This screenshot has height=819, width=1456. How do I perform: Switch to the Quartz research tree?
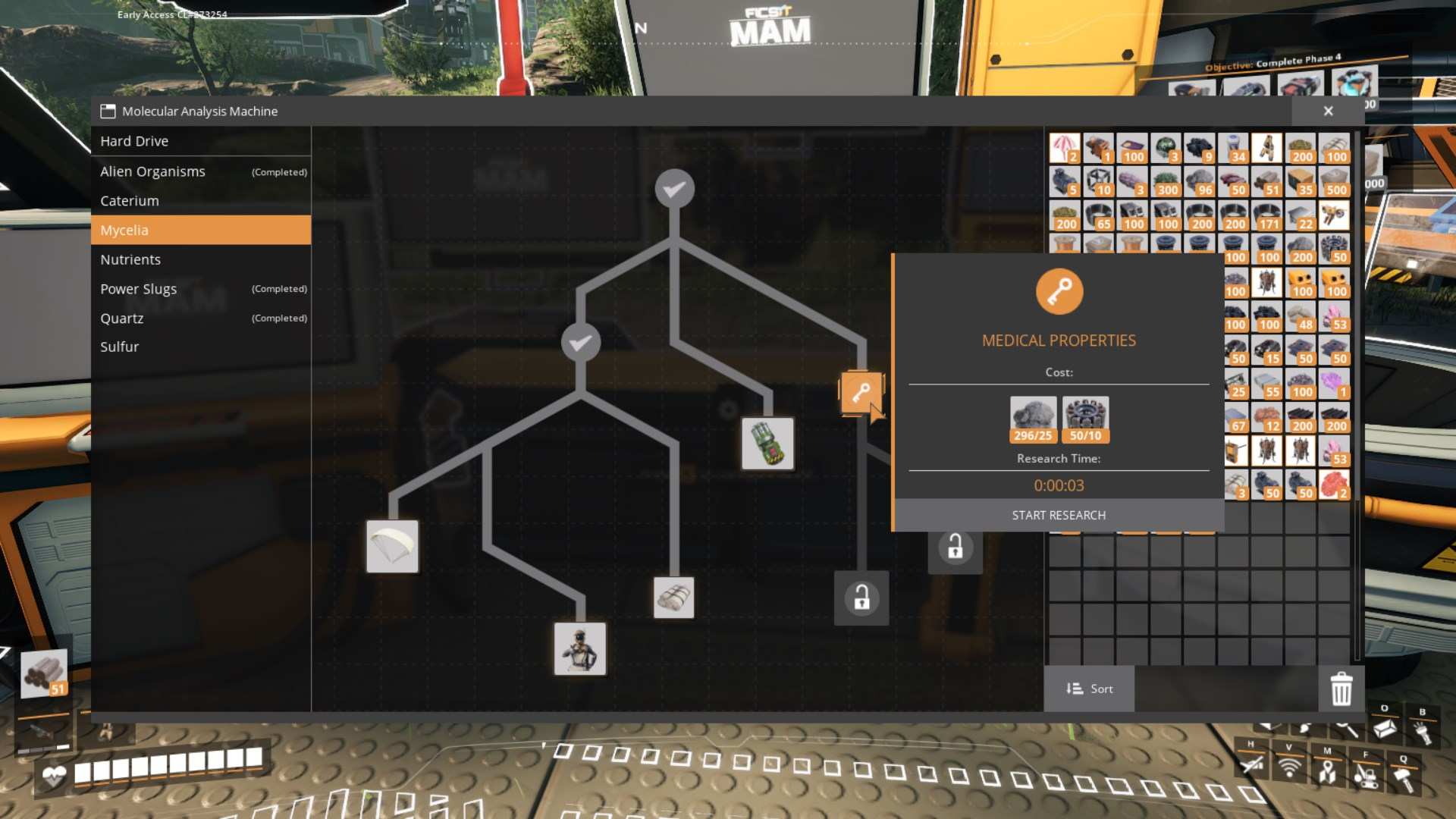coord(121,318)
